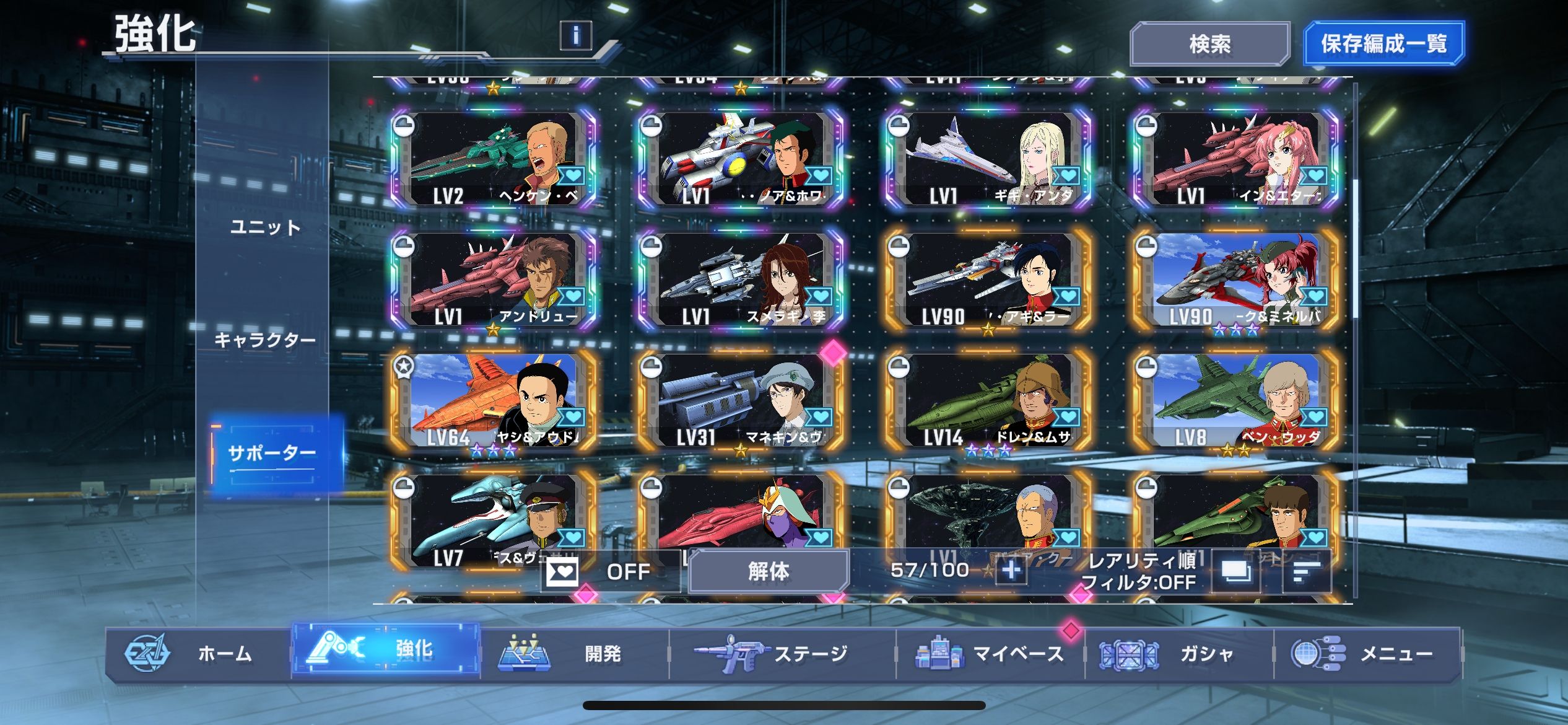Open the 保存編成一覧 saved formations list
Screen dimensions: 1568x725
click(1383, 43)
